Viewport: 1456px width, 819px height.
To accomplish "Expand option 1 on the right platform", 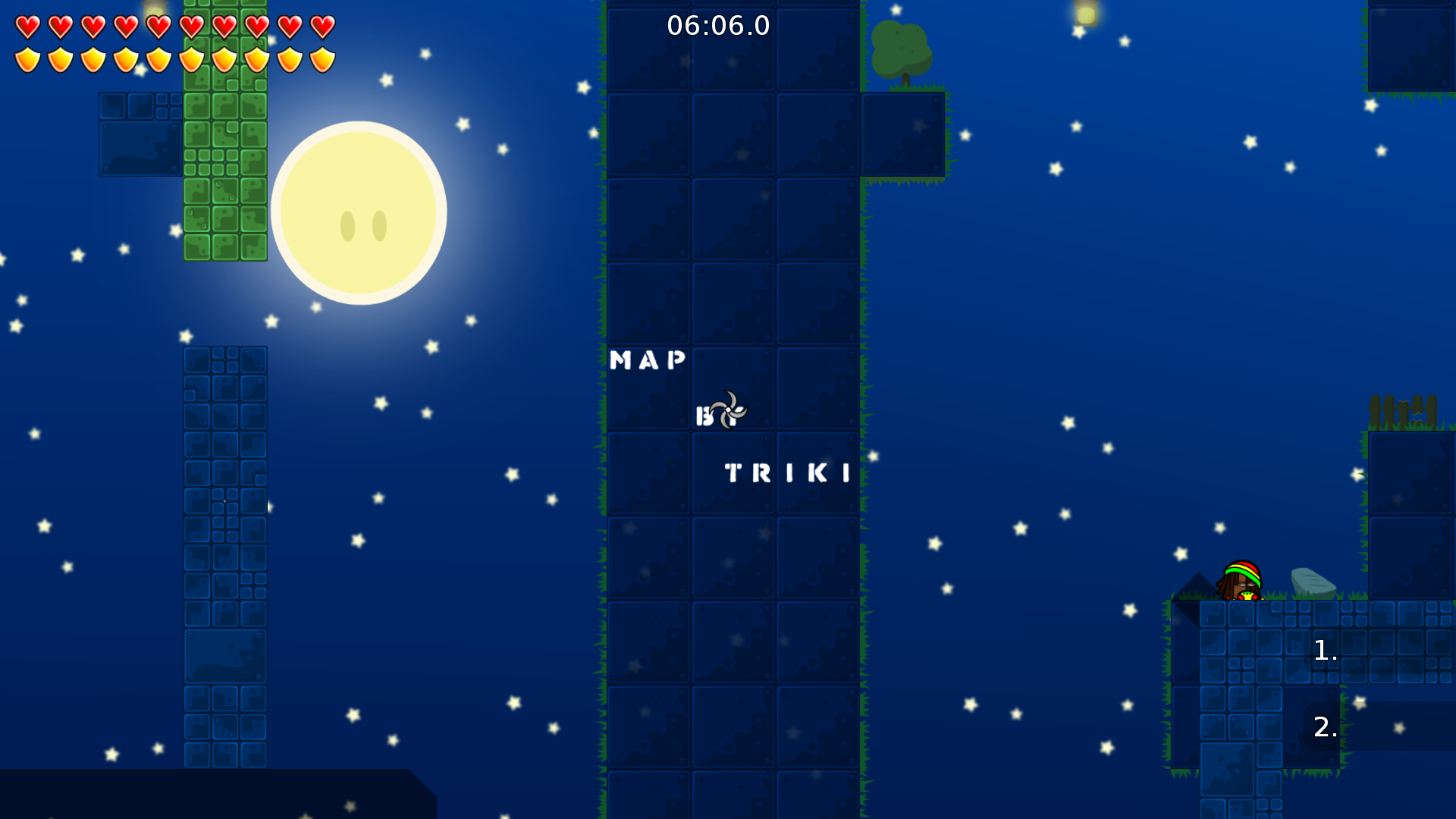I will [1324, 649].
